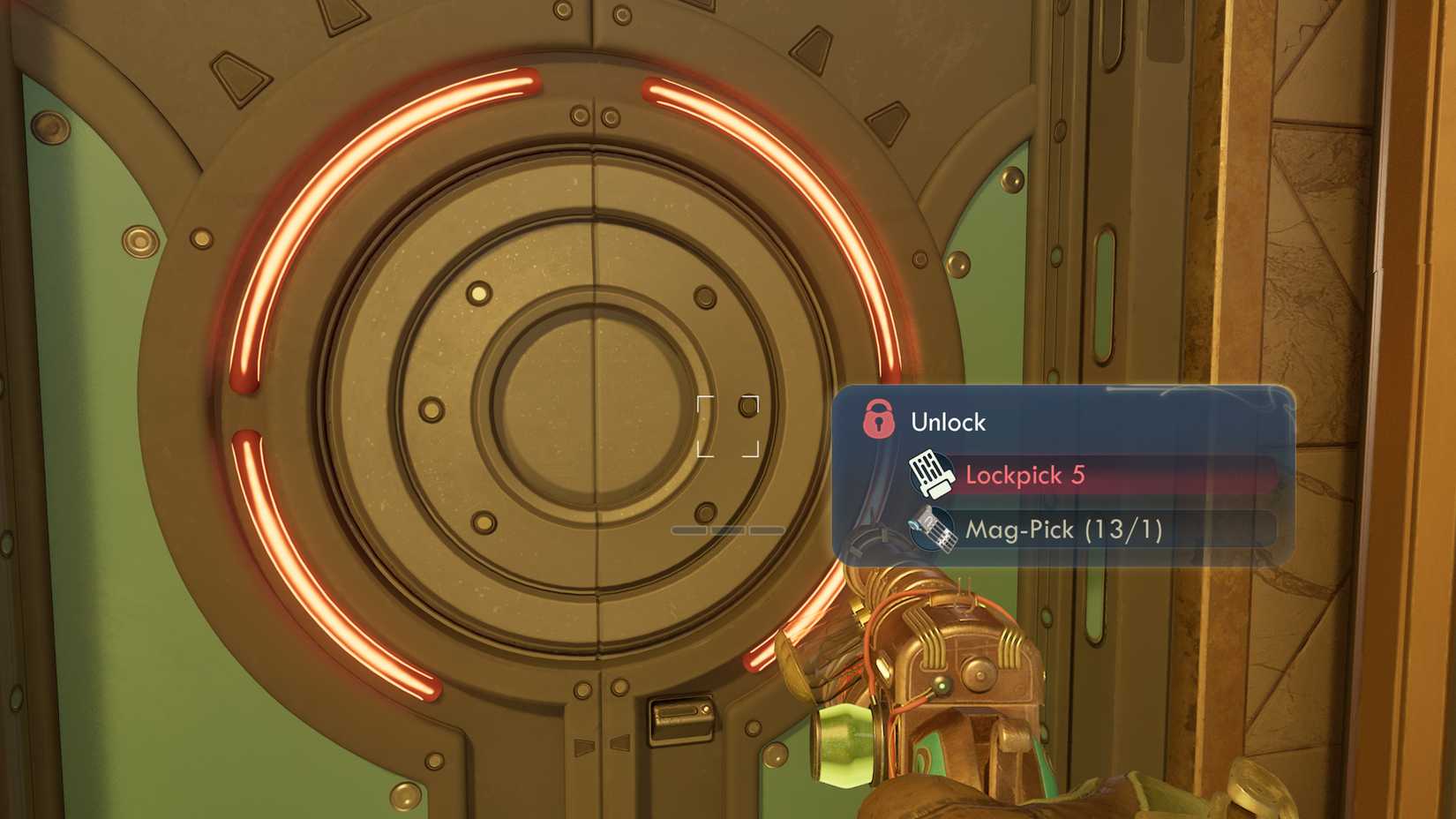Choose the Mag-Pick (13/1) option
Image resolution: width=1456 pixels, height=819 pixels.
click(1092, 530)
